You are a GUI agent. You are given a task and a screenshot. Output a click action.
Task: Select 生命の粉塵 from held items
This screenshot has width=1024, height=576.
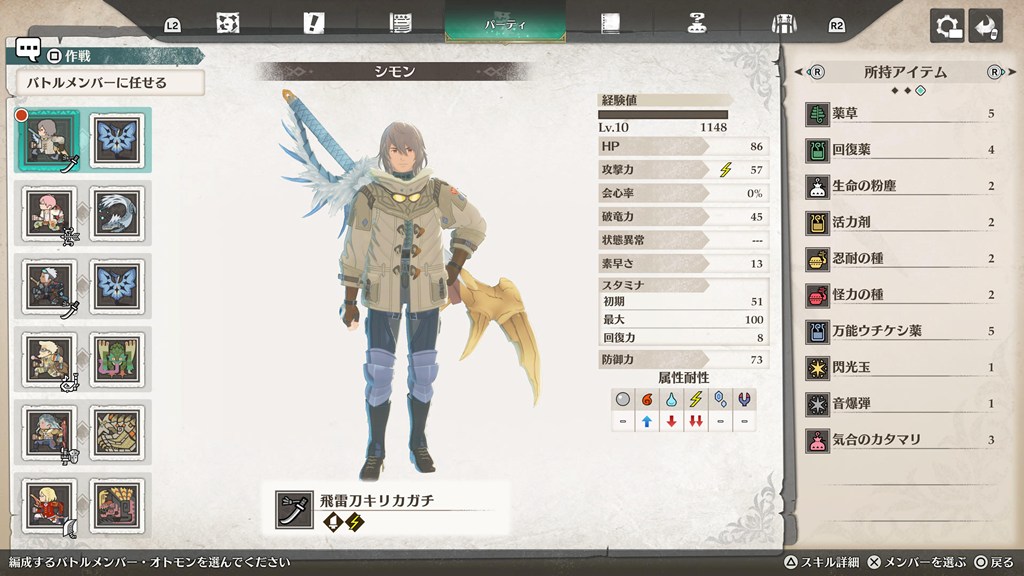(x=900, y=186)
